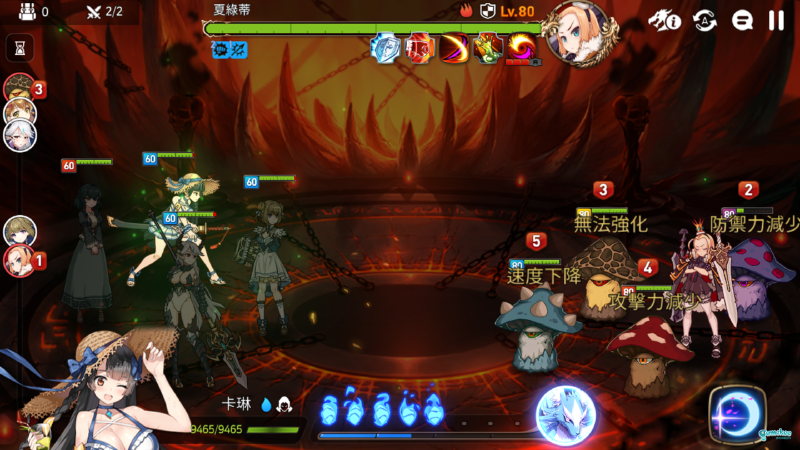Open the battle chat bubble
This screenshot has width=800, height=450.
742,20
